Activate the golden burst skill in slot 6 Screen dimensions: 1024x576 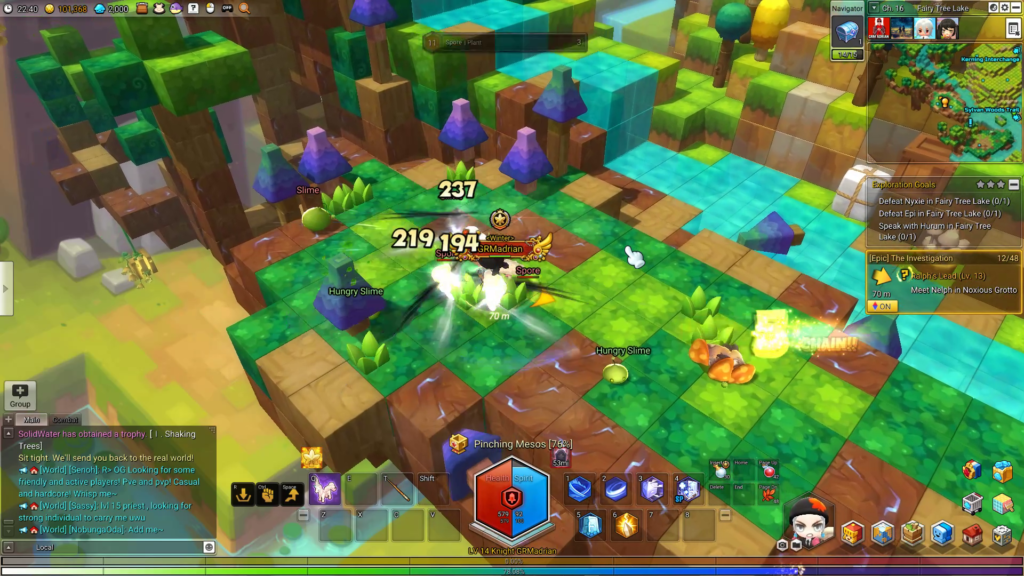627,524
